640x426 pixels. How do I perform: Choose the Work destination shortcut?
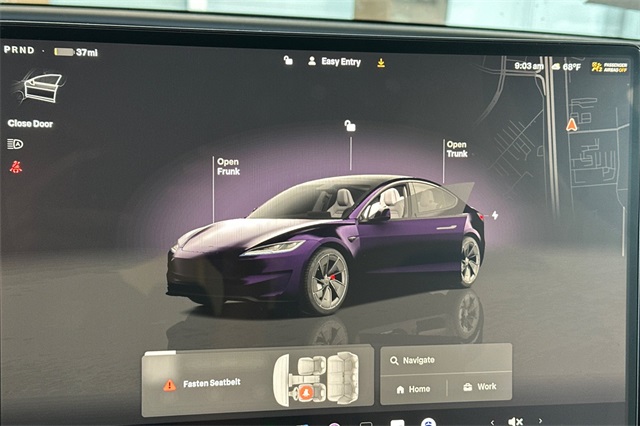479,387
